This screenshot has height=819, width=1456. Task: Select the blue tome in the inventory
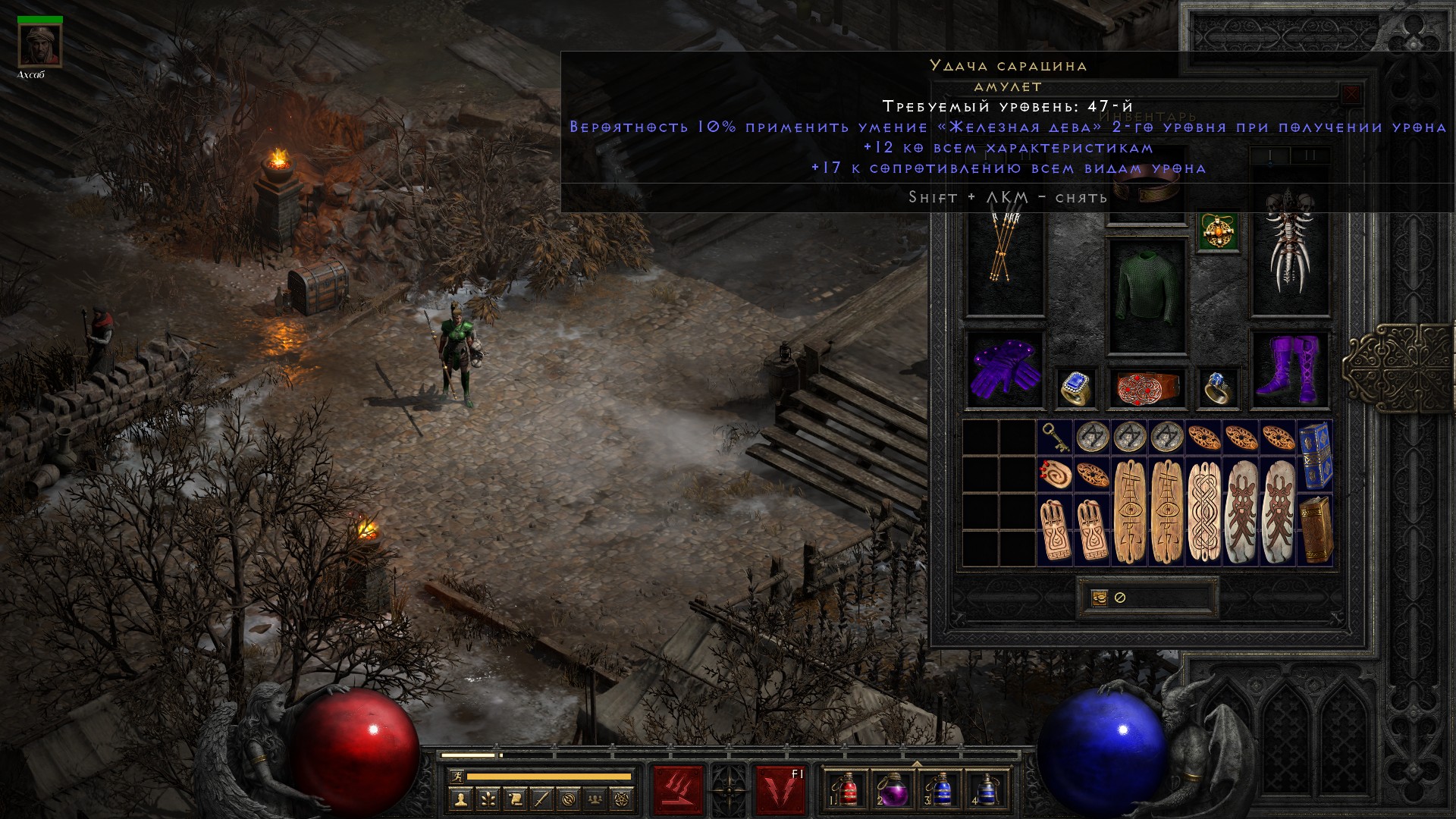click(1315, 456)
